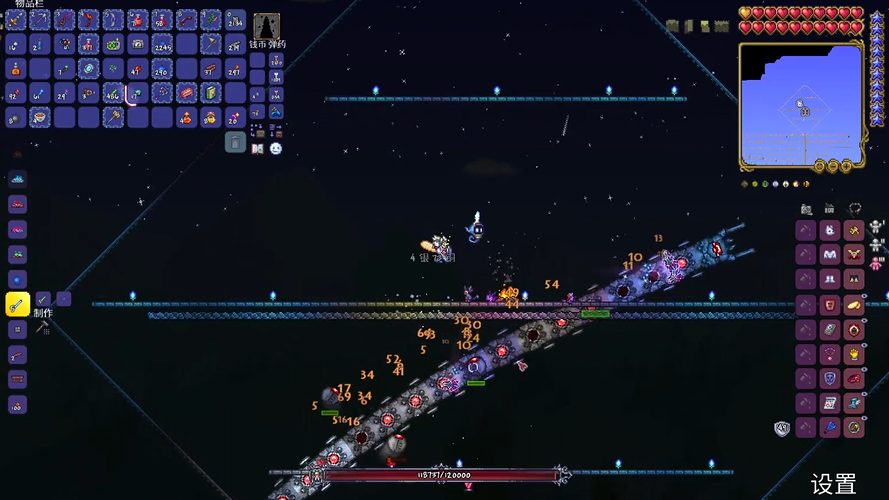Image resolution: width=889 pixels, height=500 pixels.
Task: Select the bomb item in inventory
Action: click(17, 117)
